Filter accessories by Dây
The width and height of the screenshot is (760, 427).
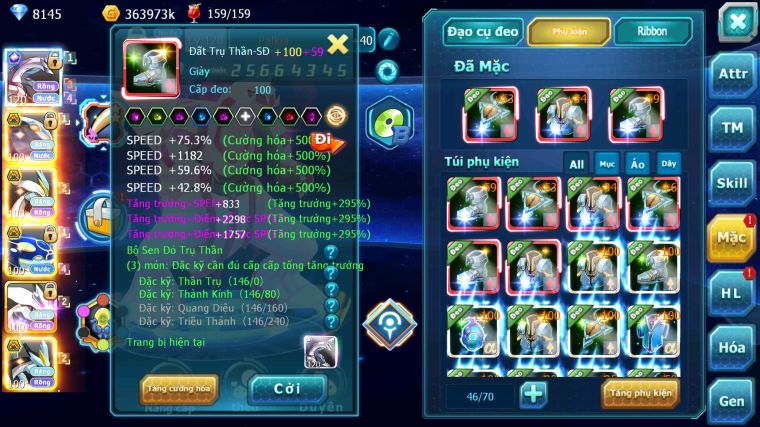(667, 164)
